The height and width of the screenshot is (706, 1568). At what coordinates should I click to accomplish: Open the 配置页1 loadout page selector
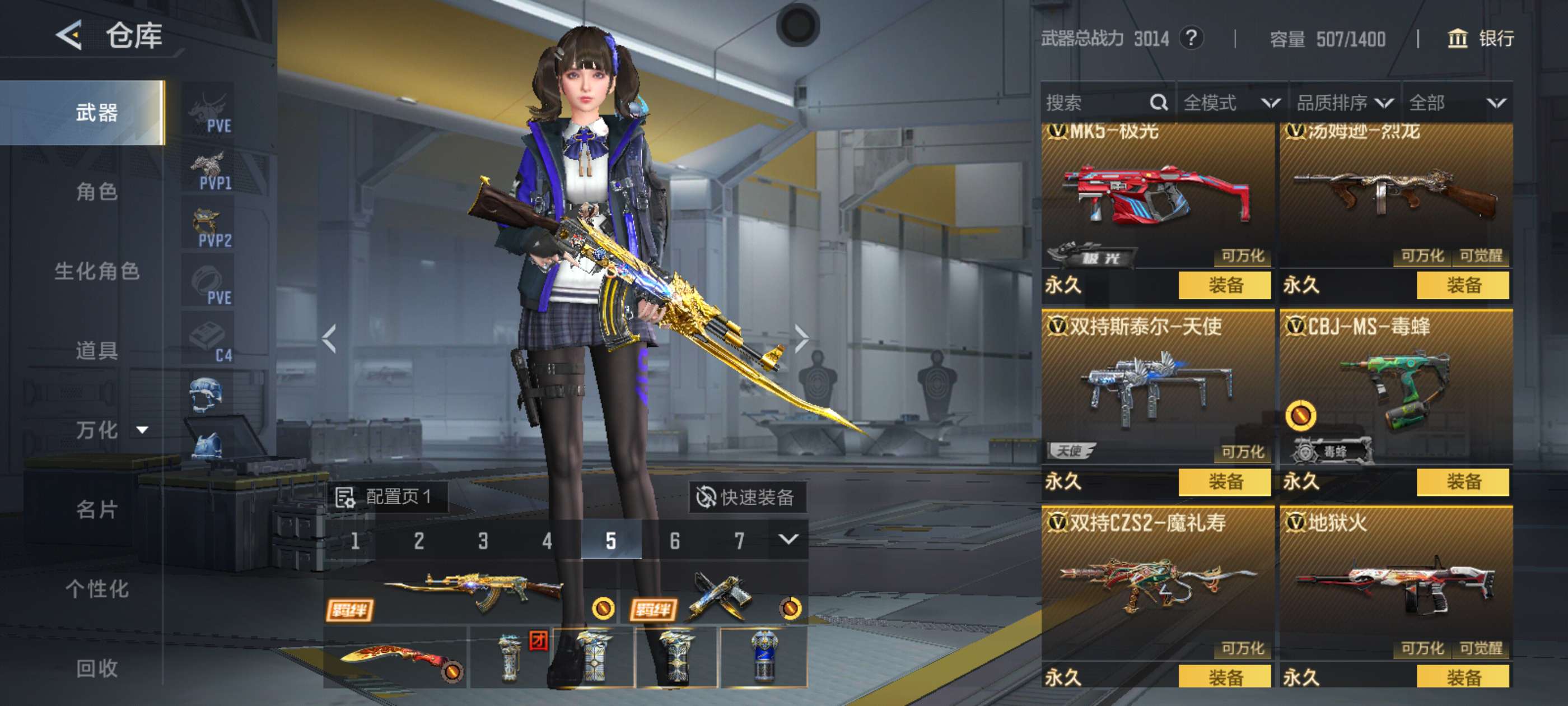pyautogui.click(x=385, y=497)
